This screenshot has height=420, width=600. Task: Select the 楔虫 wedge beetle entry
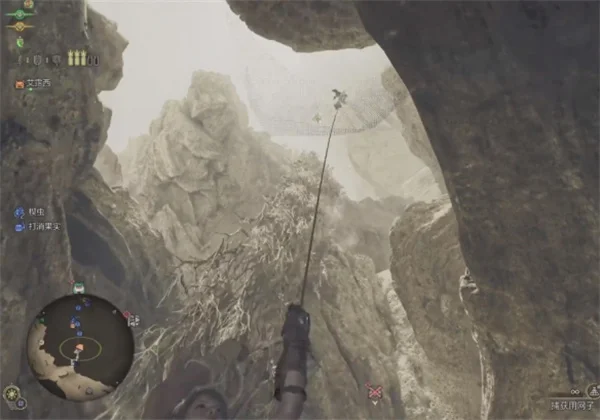pyautogui.click(x=36, y=212)
